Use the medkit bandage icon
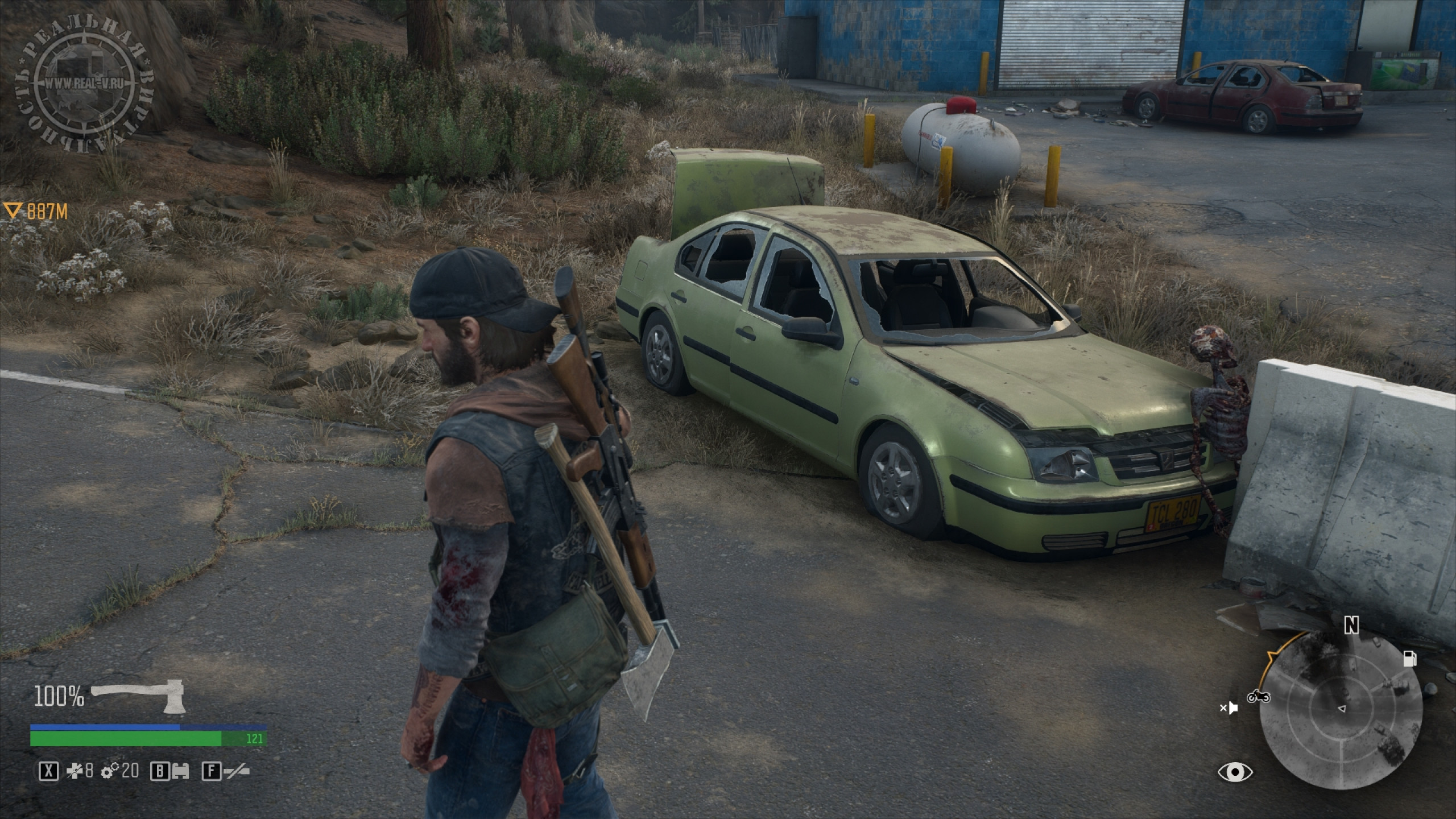Image resolution: width=1456 pixels, height=819 pixels. click(x=74, y=771)
